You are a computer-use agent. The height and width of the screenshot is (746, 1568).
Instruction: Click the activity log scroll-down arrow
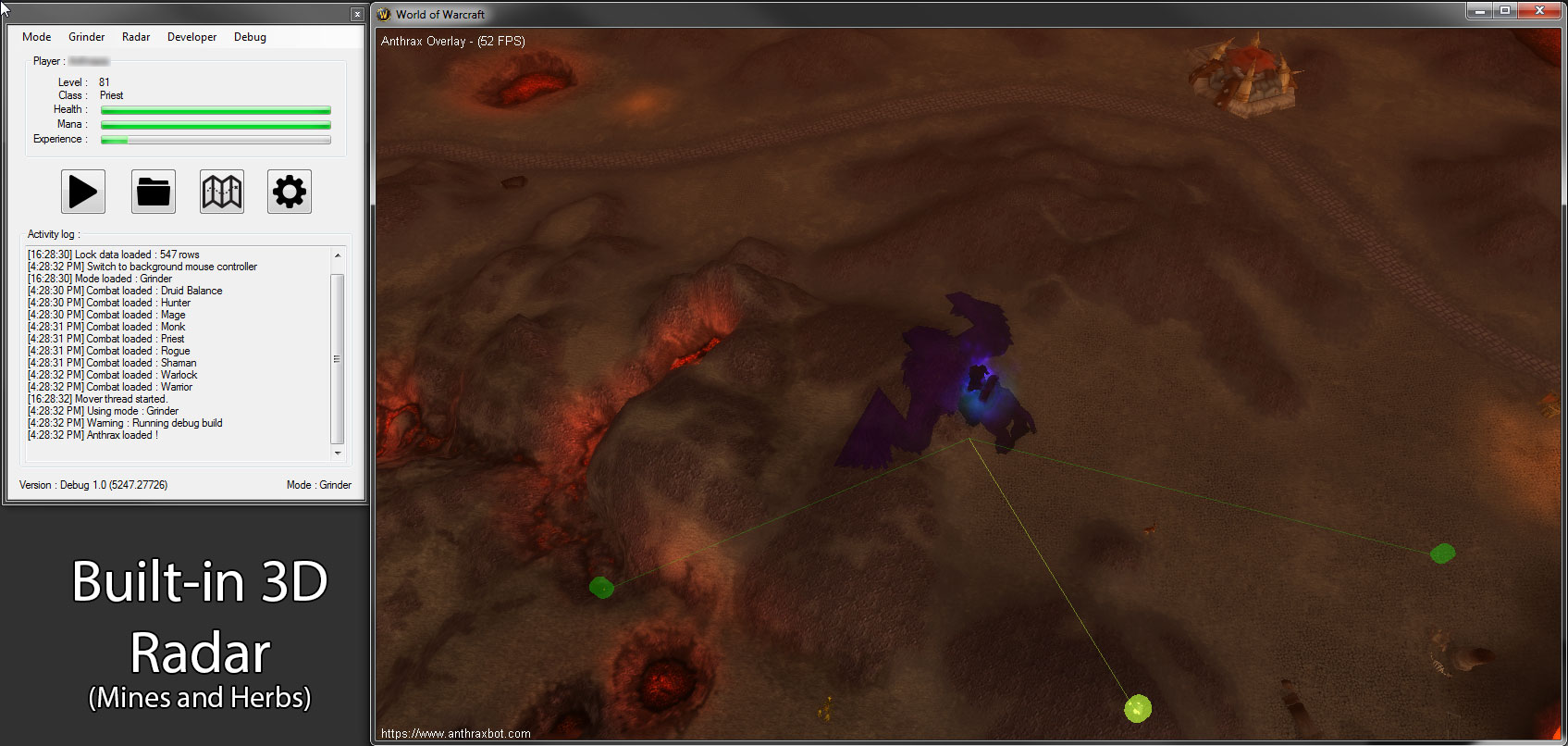point(338,454)
